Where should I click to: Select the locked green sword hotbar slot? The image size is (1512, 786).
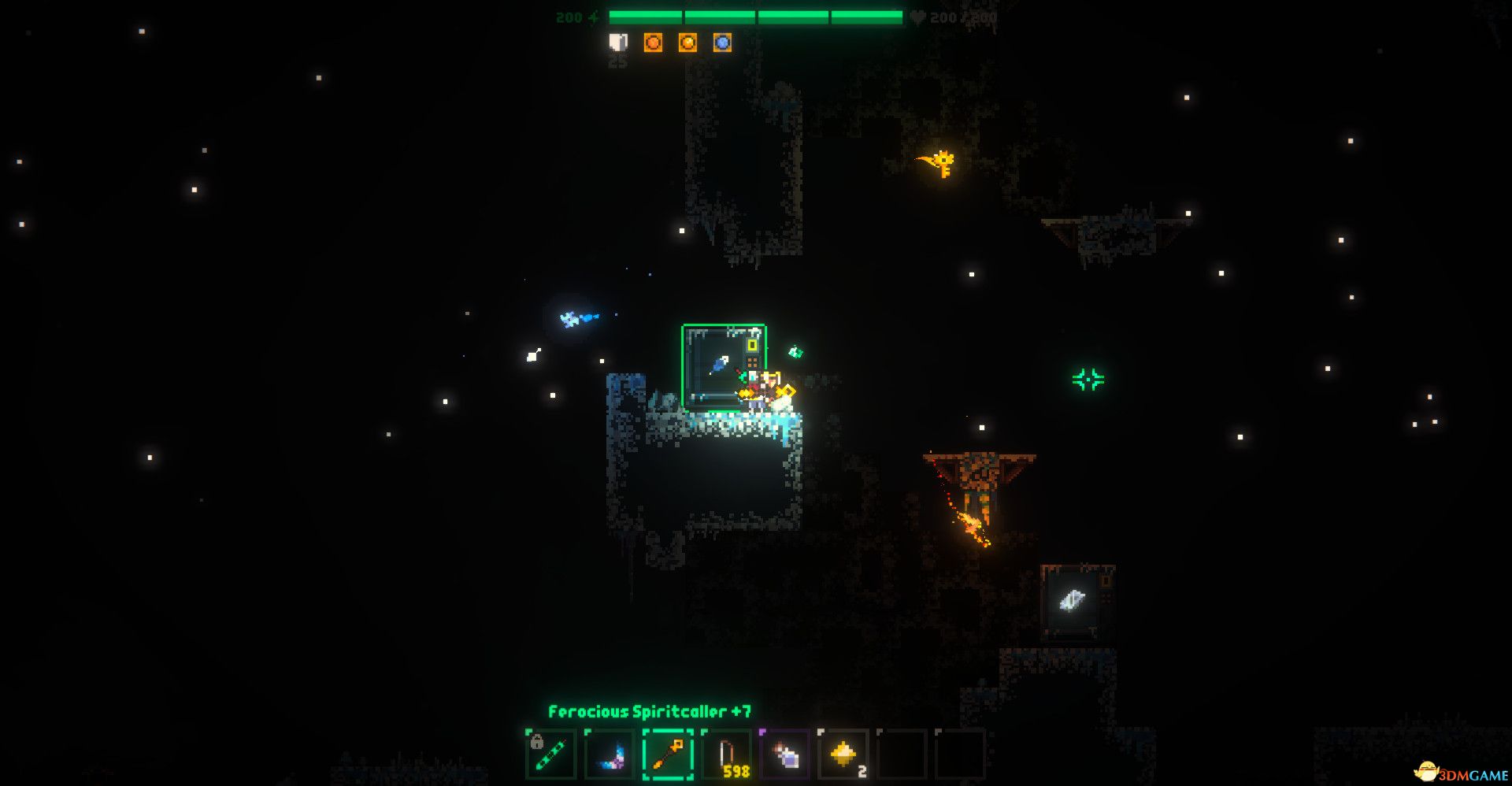click(550, 754)
